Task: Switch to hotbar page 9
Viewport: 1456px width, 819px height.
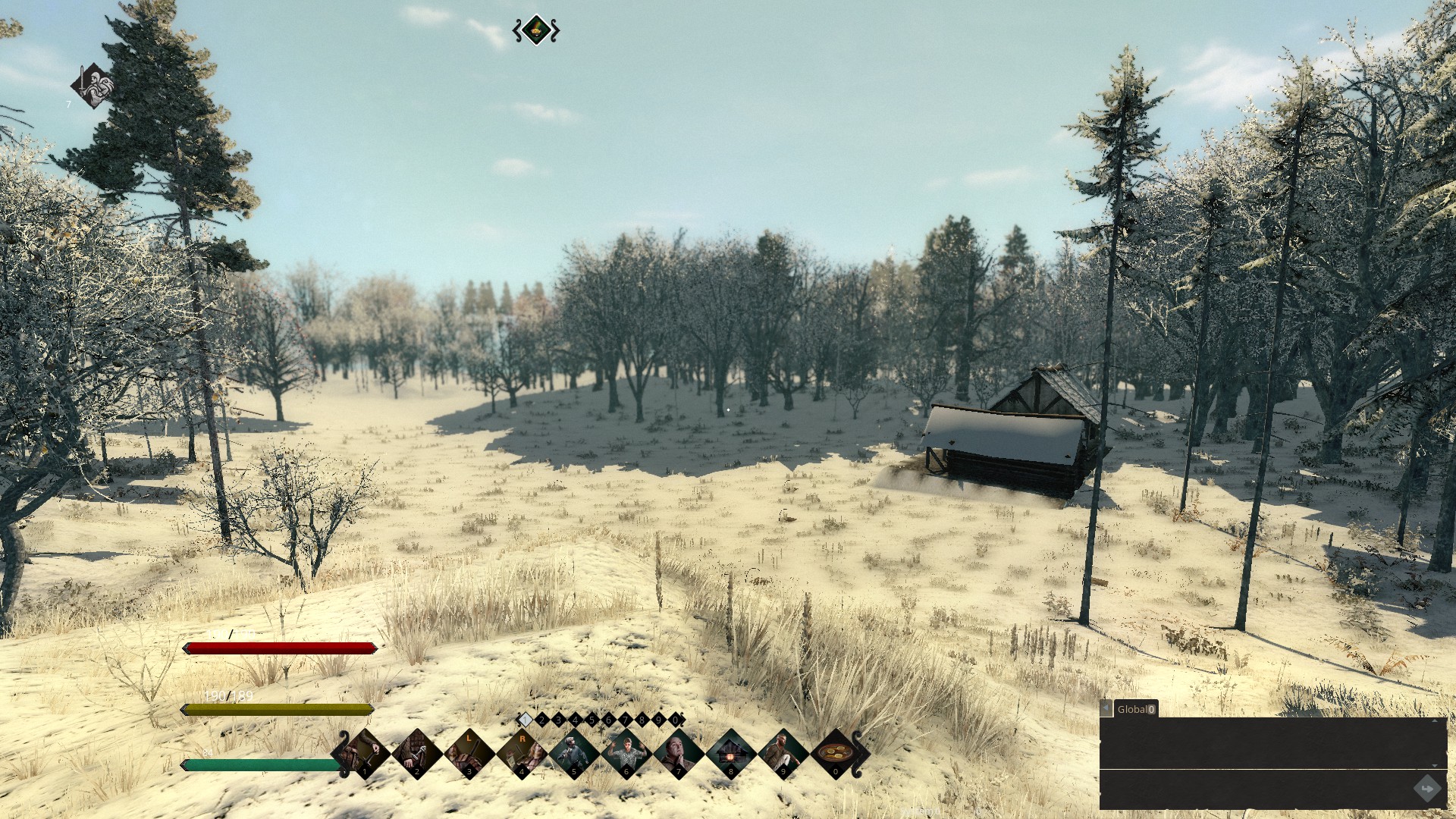Action: pyautogui.click(x=659, y=720)
